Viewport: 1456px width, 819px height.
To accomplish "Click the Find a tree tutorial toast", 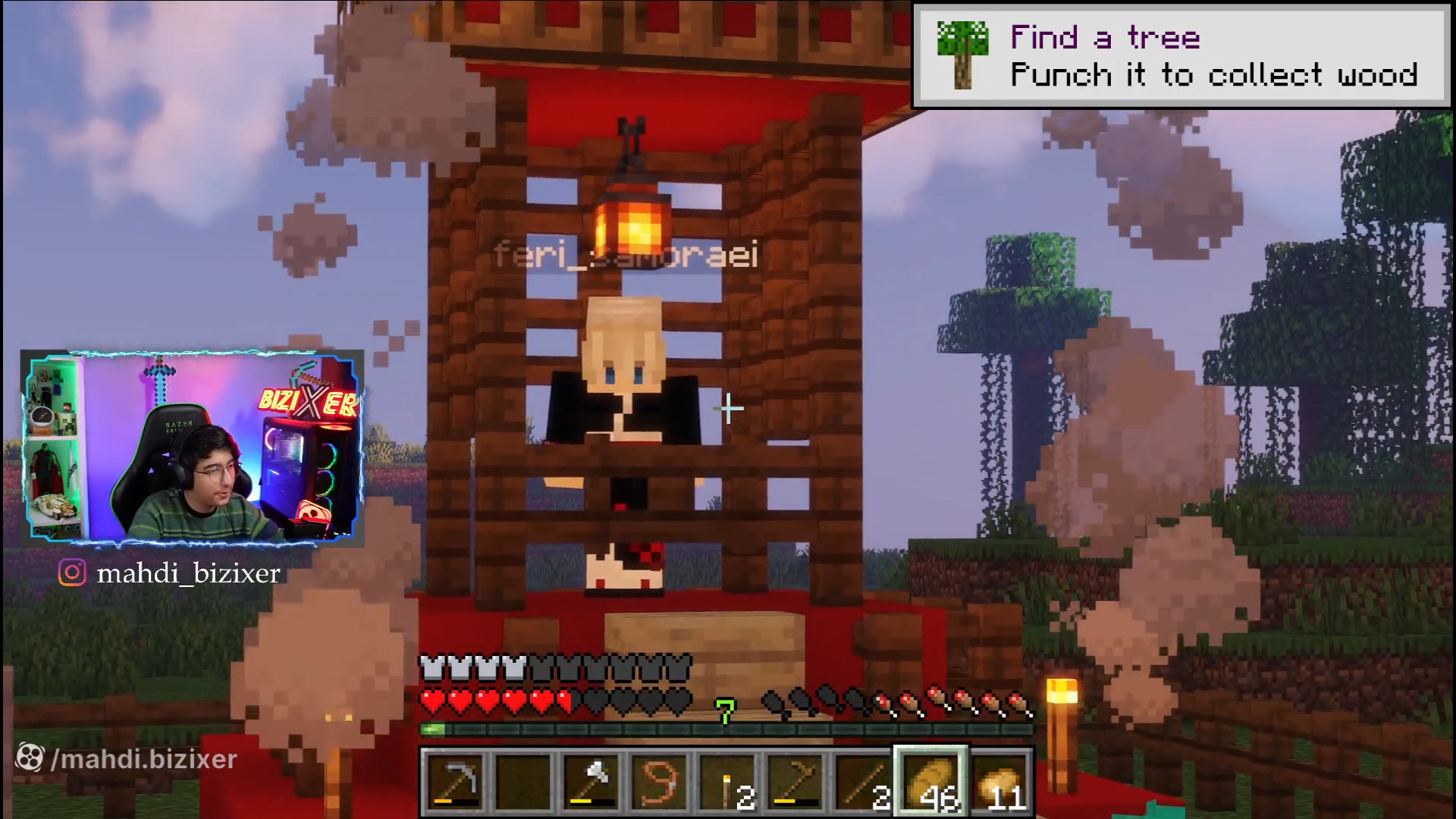I will pyautogui.click(x=1181, y=56).
